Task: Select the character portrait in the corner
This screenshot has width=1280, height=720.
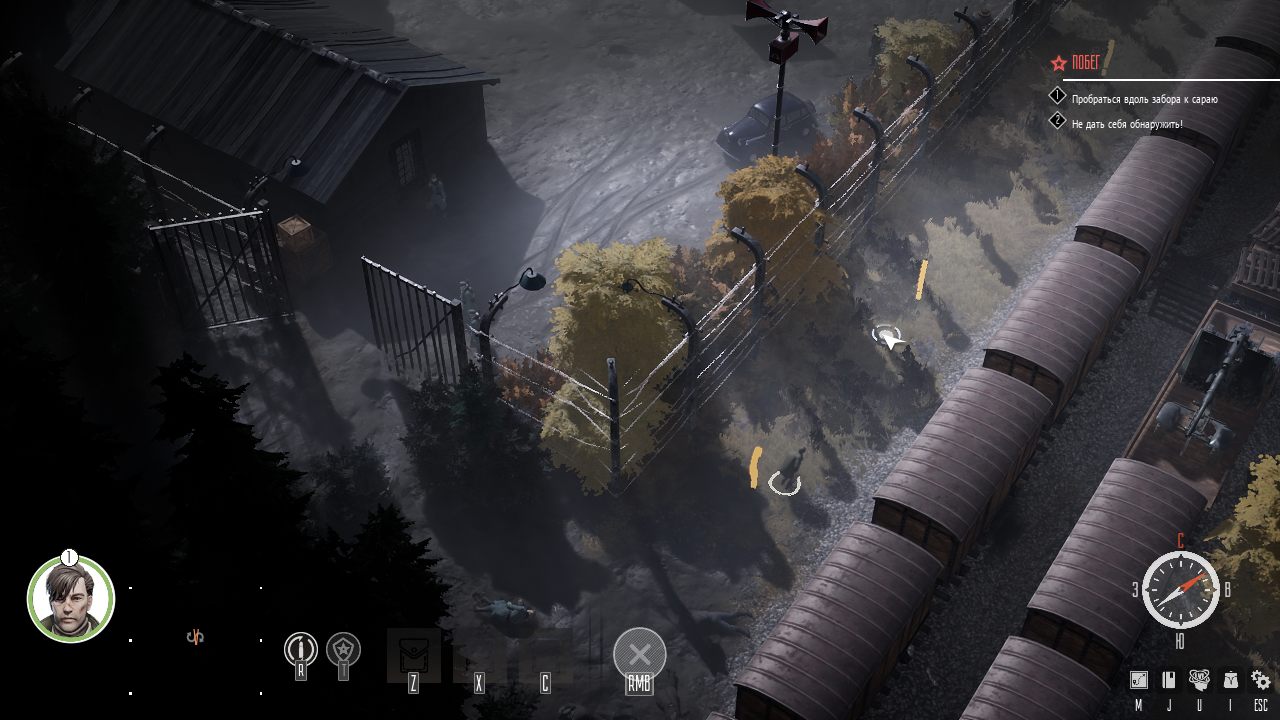Action: 71,599
